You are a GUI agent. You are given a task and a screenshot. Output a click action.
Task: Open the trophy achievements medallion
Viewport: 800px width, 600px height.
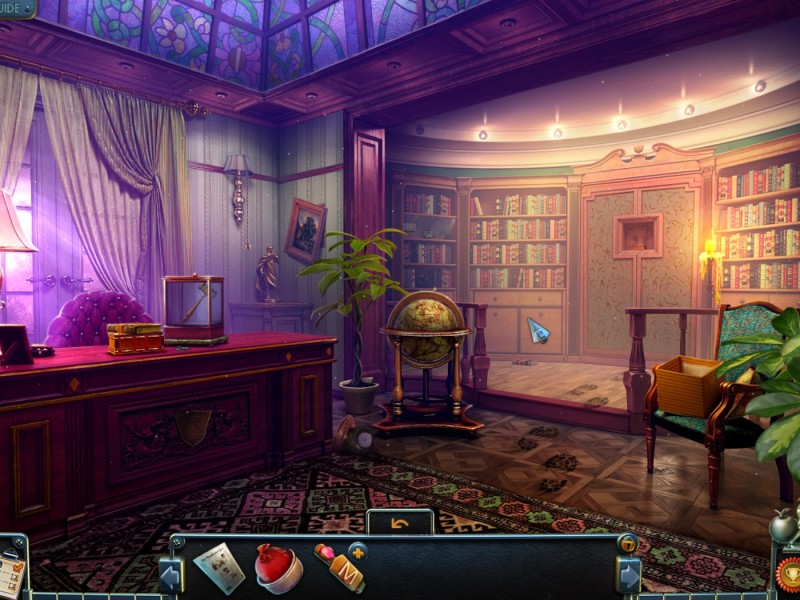tap(789, 574)
